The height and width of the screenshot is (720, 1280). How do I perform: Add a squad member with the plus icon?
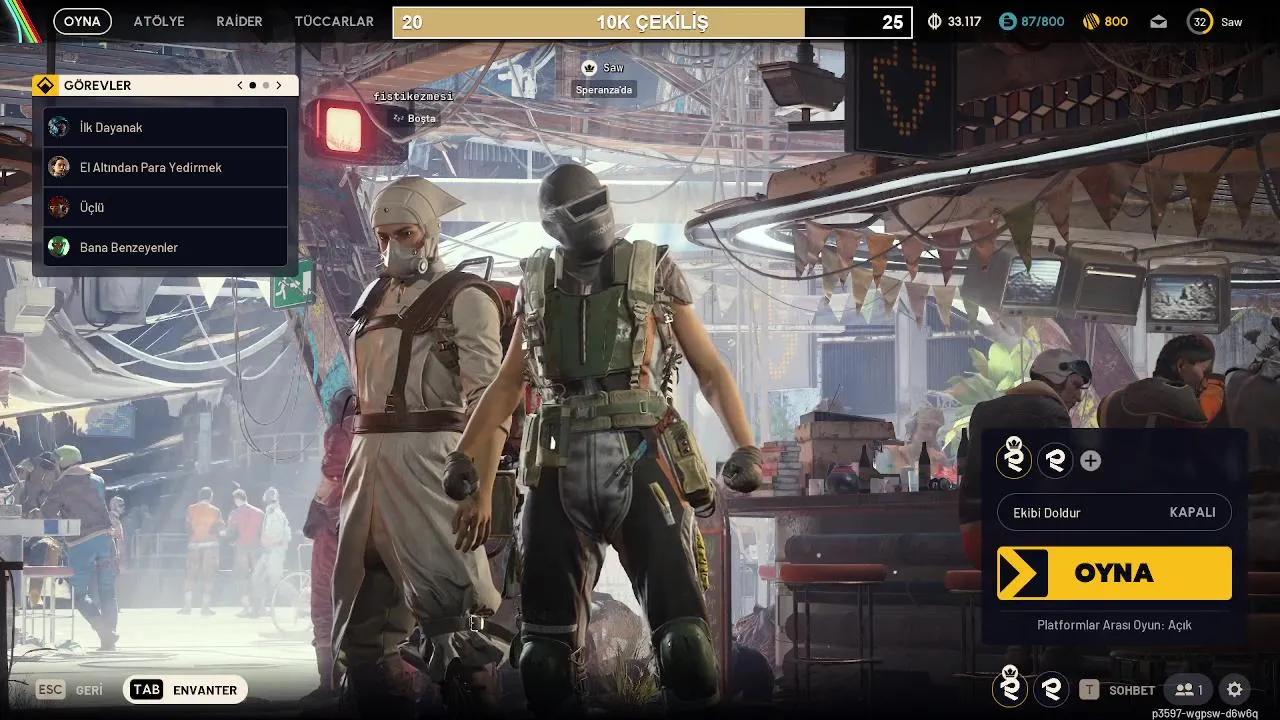tap(1090, 461)
